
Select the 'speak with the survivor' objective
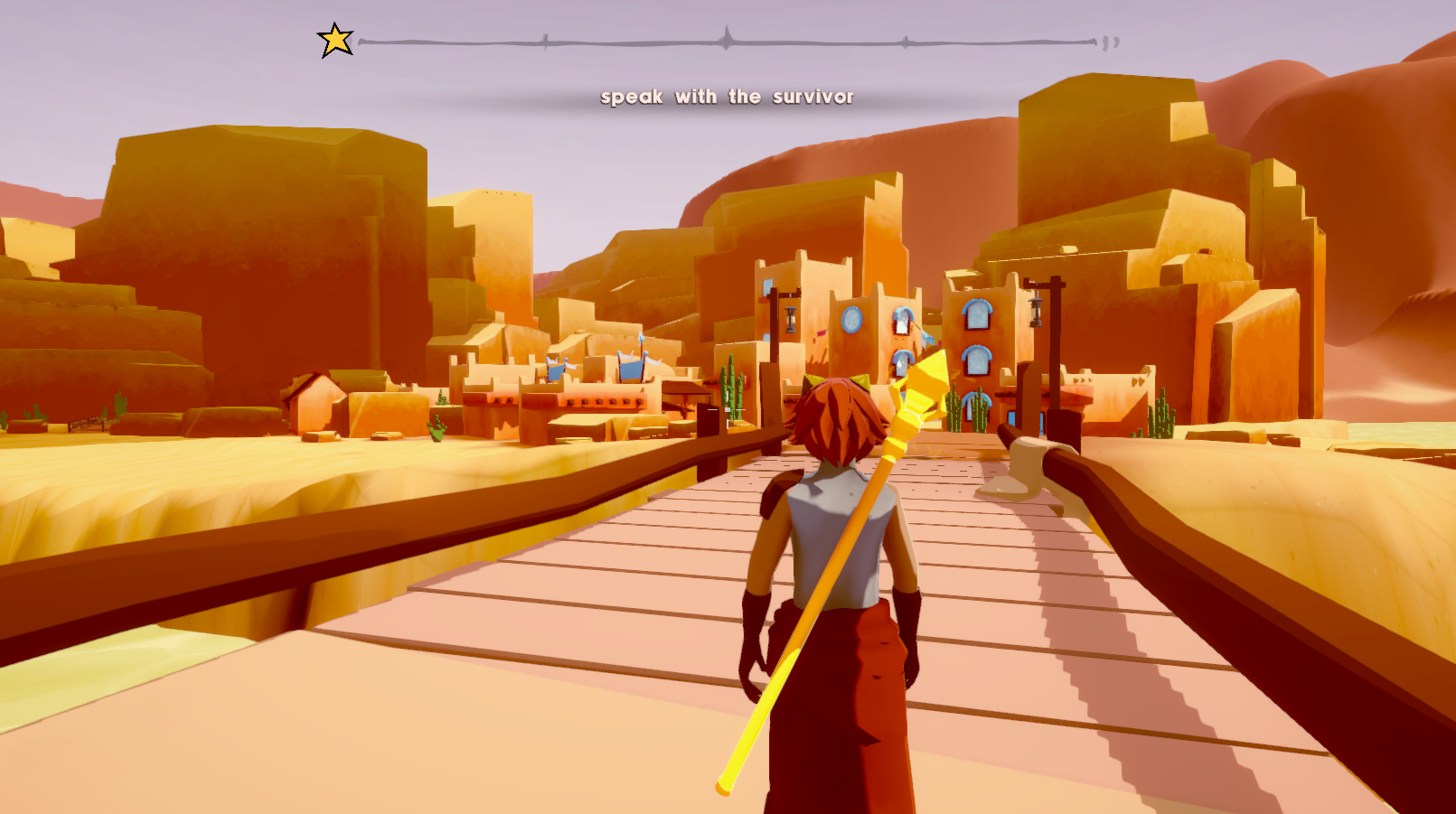click(727, 97)
